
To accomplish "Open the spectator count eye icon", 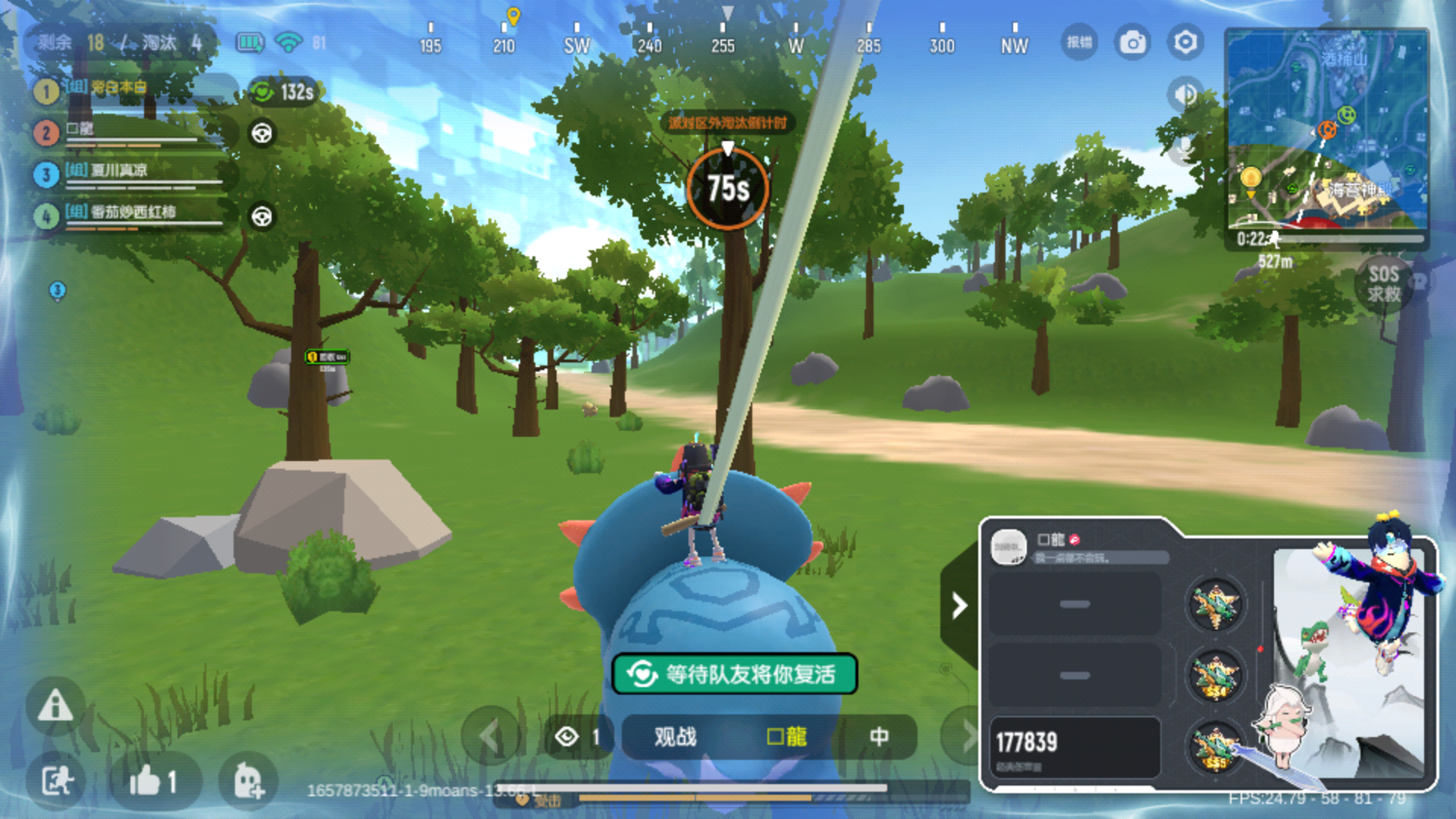I will click(x=568, y=736).
